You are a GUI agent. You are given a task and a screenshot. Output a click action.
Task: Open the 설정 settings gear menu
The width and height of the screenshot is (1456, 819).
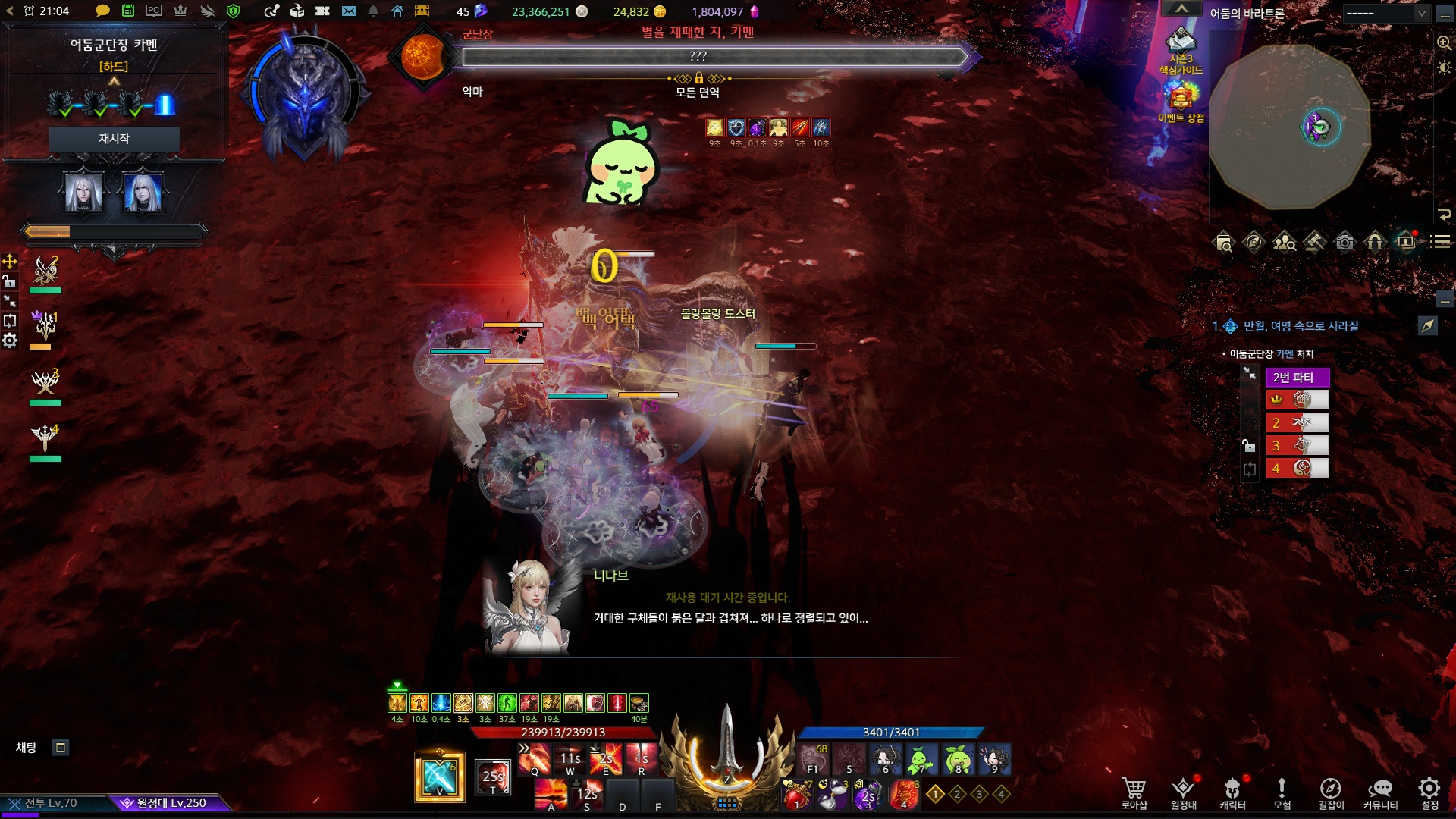pyautogui.click(x=1429, y=792)
